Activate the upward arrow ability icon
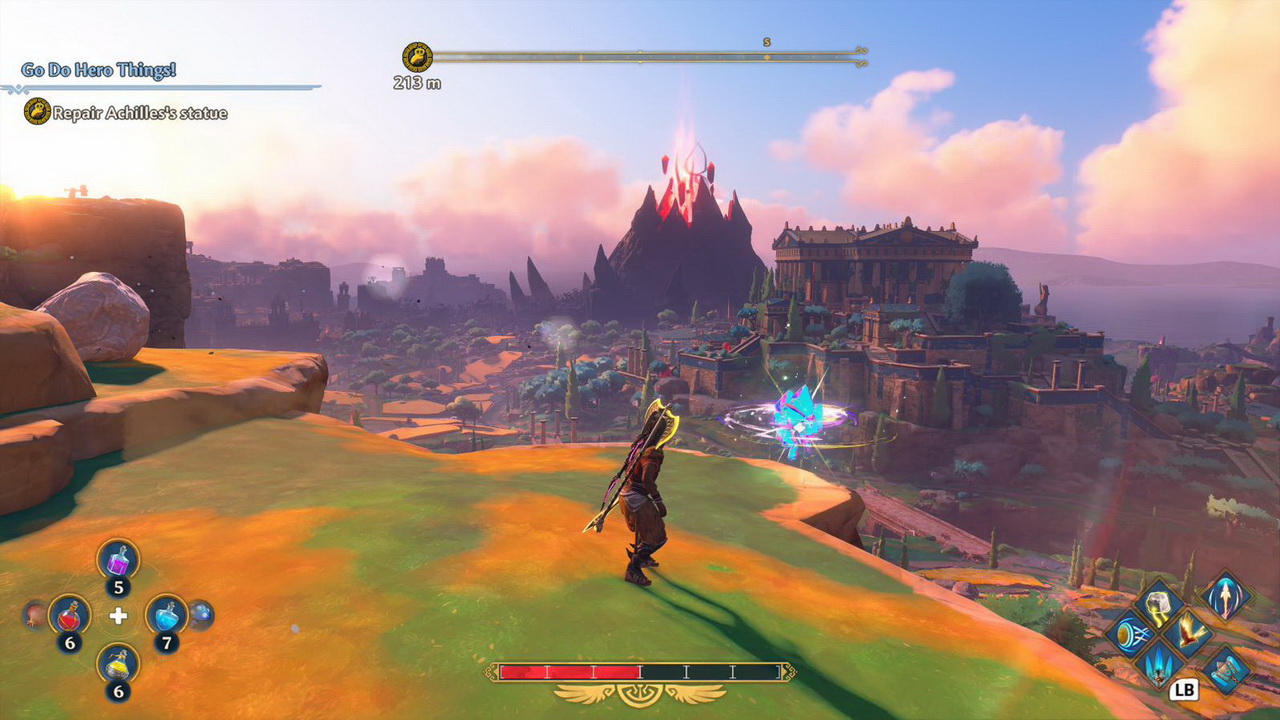Screen dimensions: 1280x720 (1225, 598)
